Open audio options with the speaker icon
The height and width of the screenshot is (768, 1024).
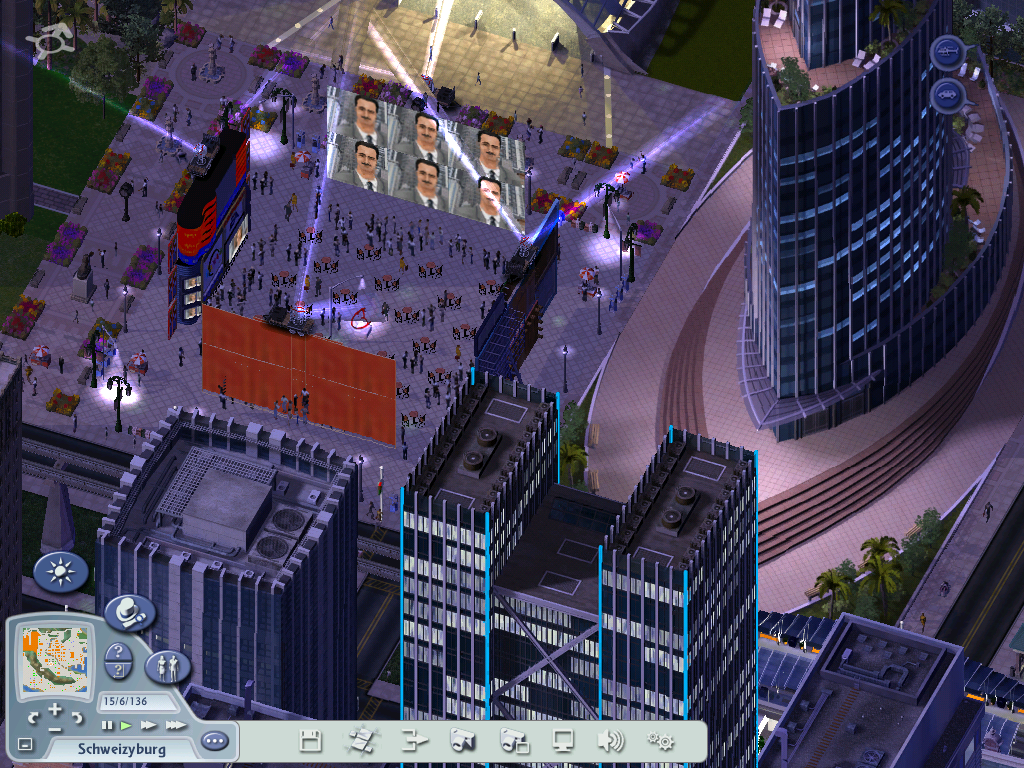pyautogui.click(x=610, y=741)
